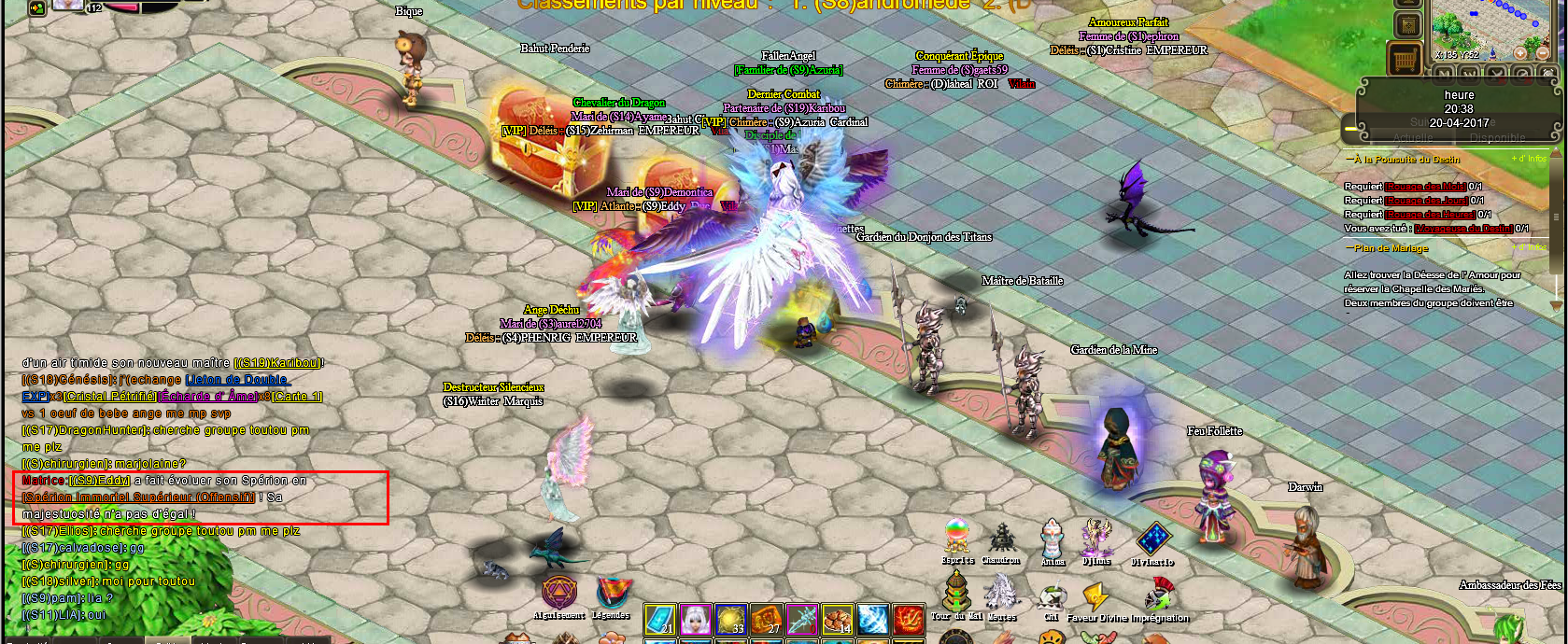Viewport: 1568px width, 644px height.
Task: Open the Chaudron menu
Action: (x=1000, y=539)
